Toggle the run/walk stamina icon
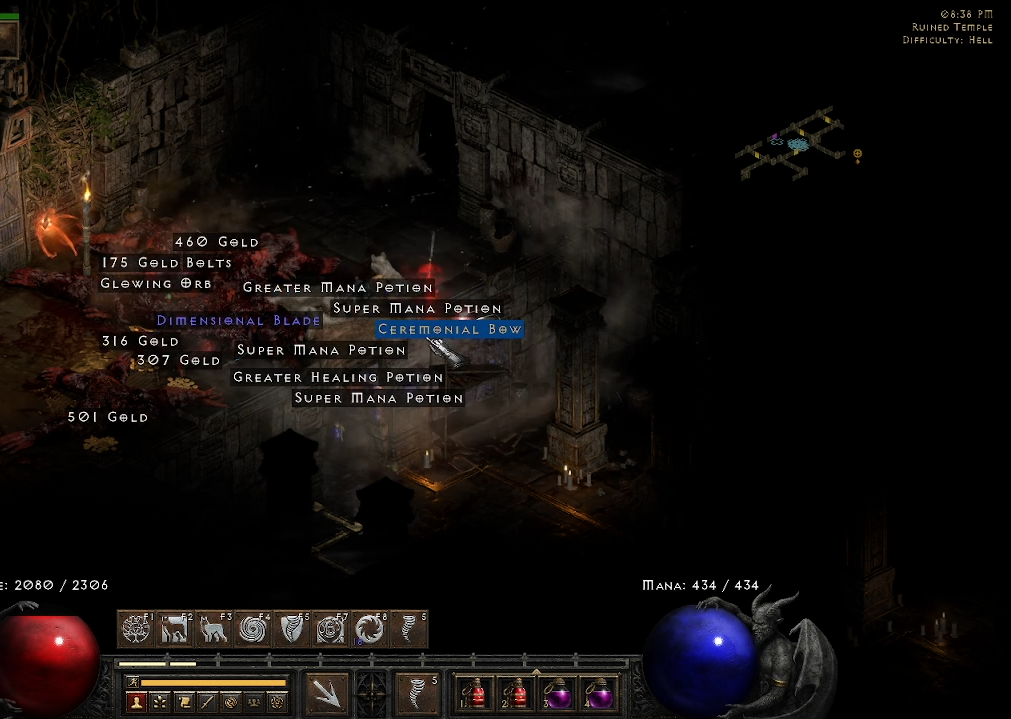Screen dimensions: 1011x719 [x=132, y=683]
